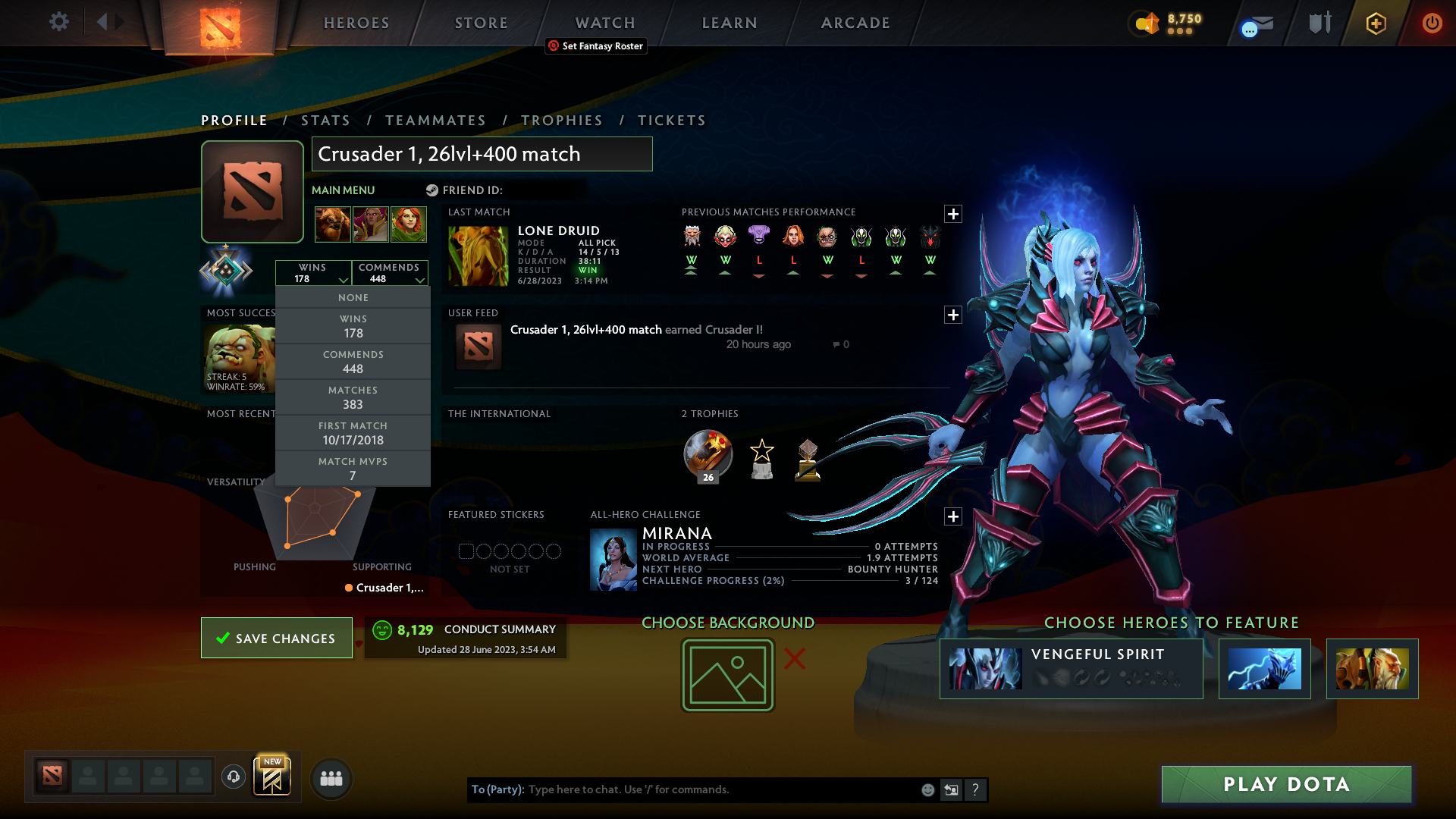Click the power/exit icon top right
1456x819 pixels.
[1432, 23]
